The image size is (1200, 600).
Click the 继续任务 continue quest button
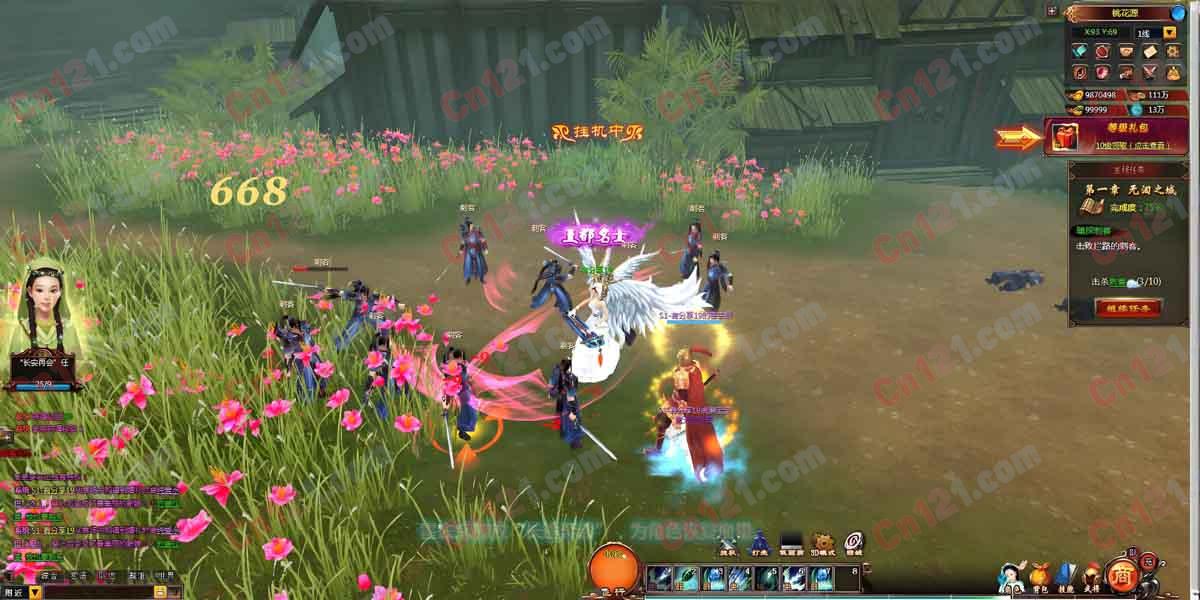pos(1126,308)
